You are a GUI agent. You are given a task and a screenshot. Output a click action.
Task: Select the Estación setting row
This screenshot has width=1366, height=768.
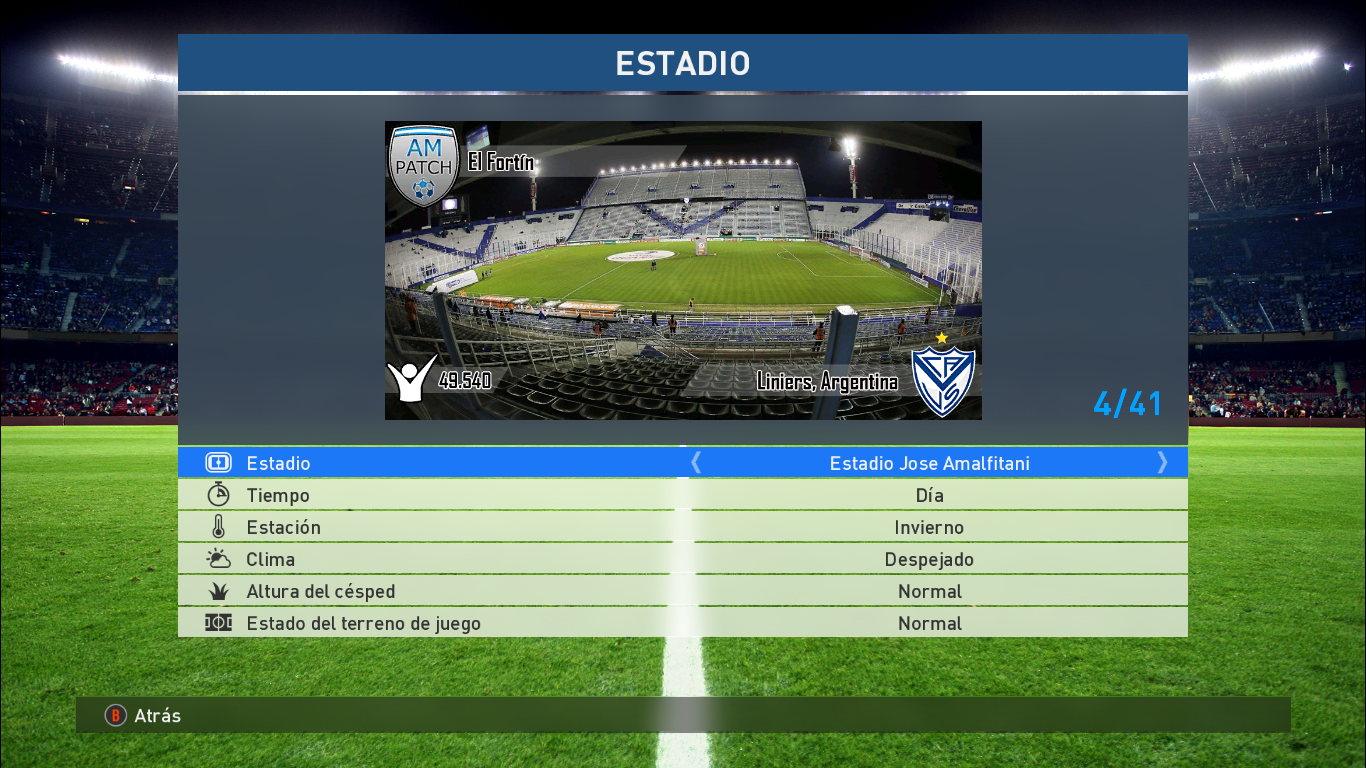click(682, 527)
